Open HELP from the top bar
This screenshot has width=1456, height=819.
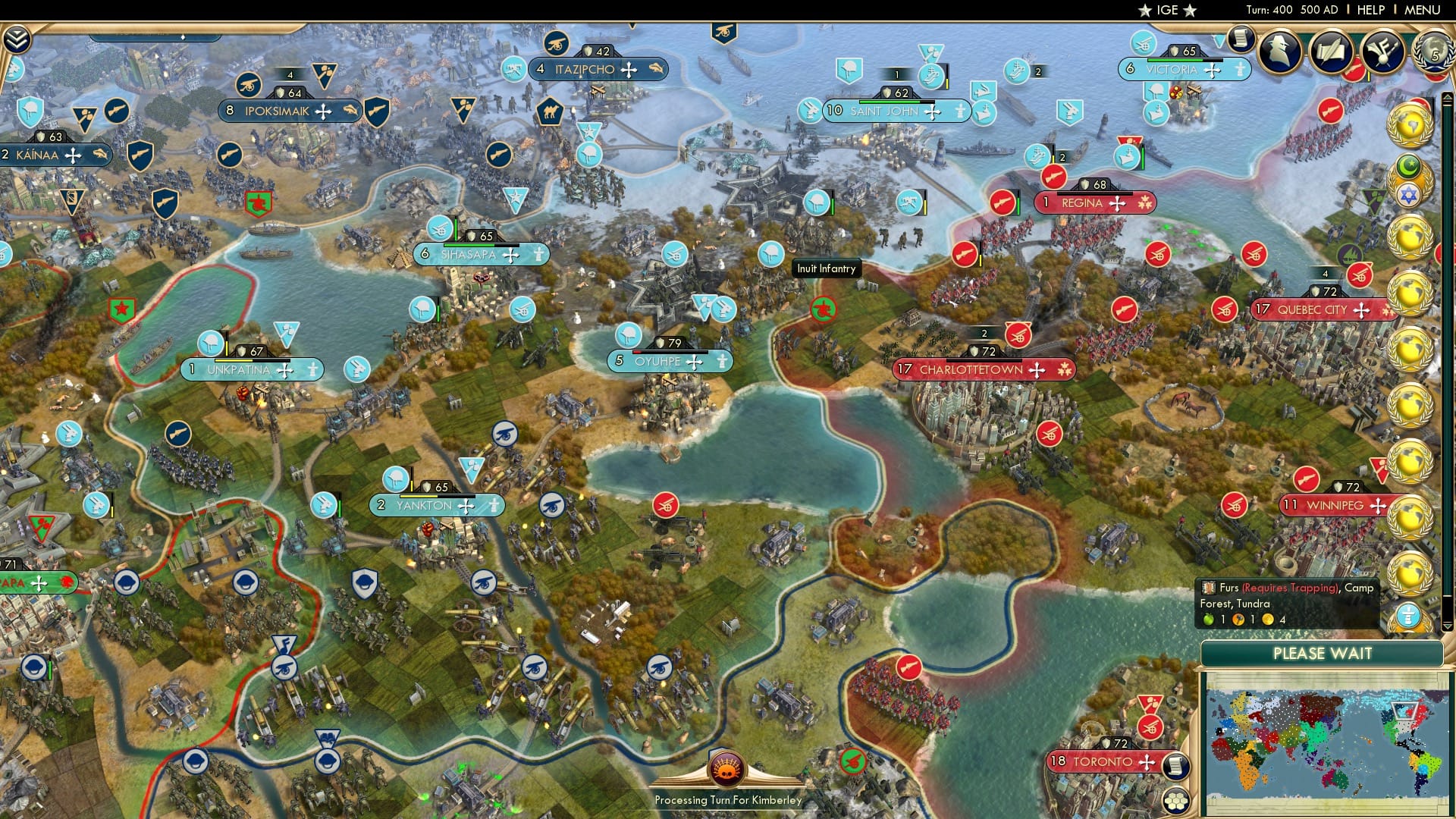click(x=1369, y=9)
